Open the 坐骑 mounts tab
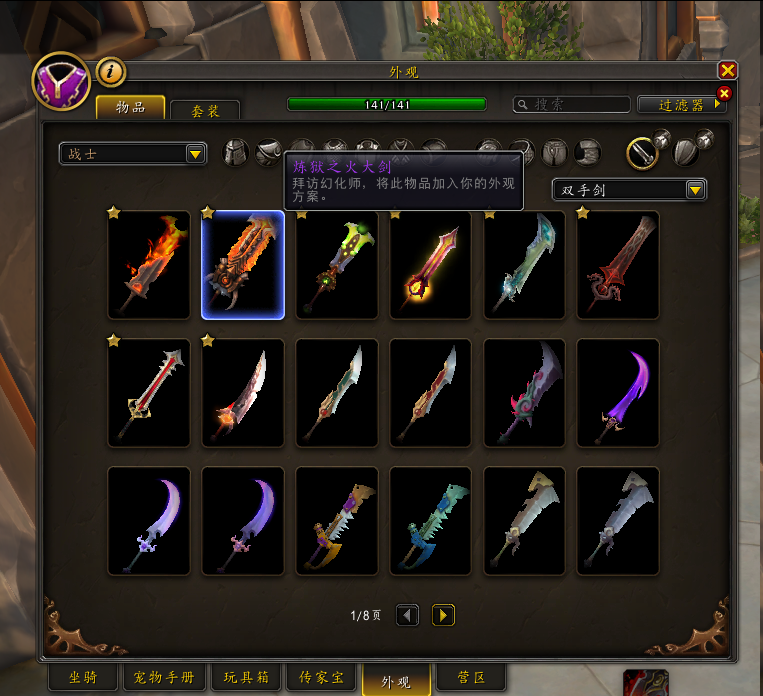This screenshot has height=696, width=763. pyautogui.click(x=83, y=678)
